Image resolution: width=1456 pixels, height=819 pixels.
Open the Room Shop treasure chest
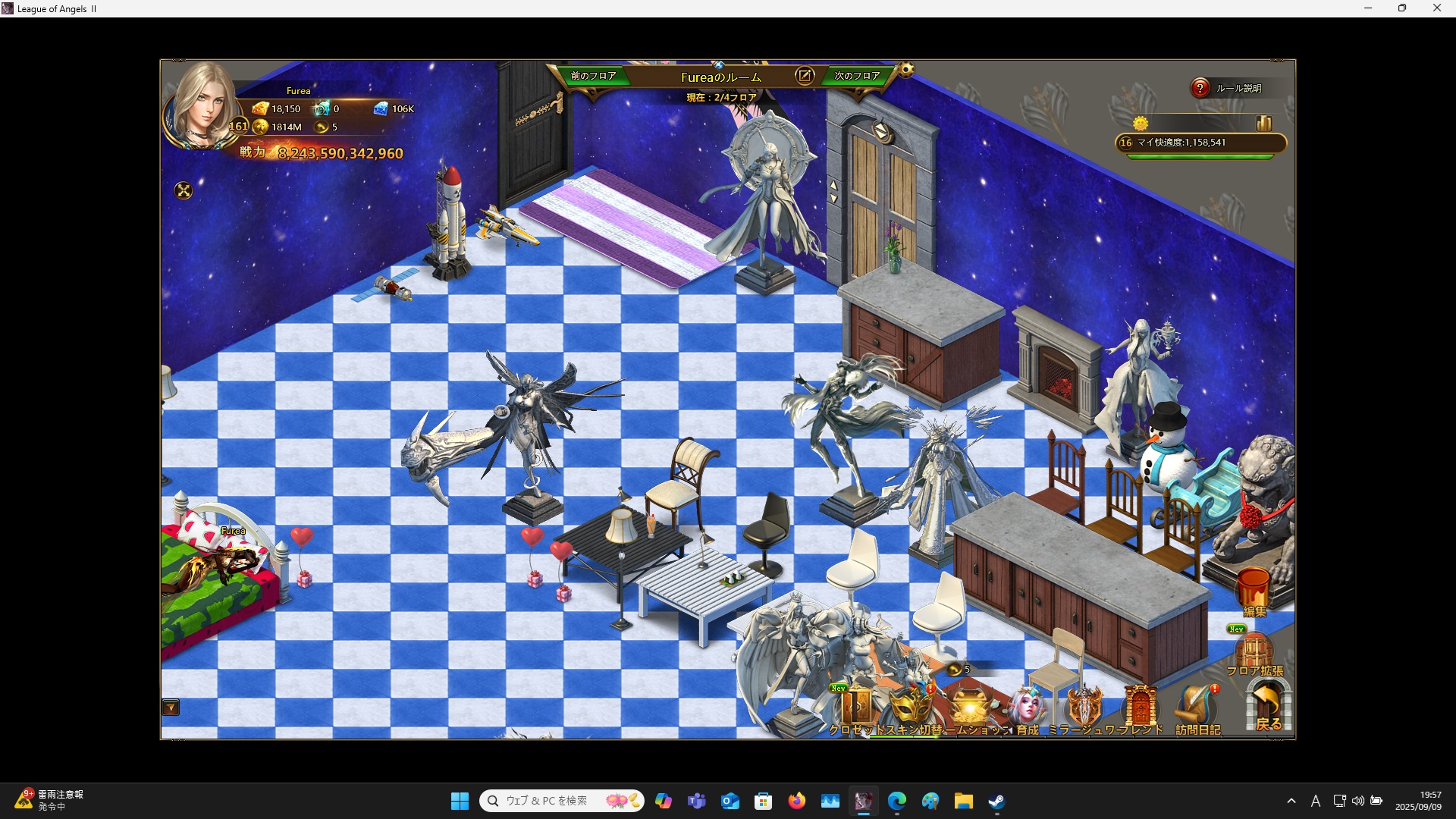[970, 708]
